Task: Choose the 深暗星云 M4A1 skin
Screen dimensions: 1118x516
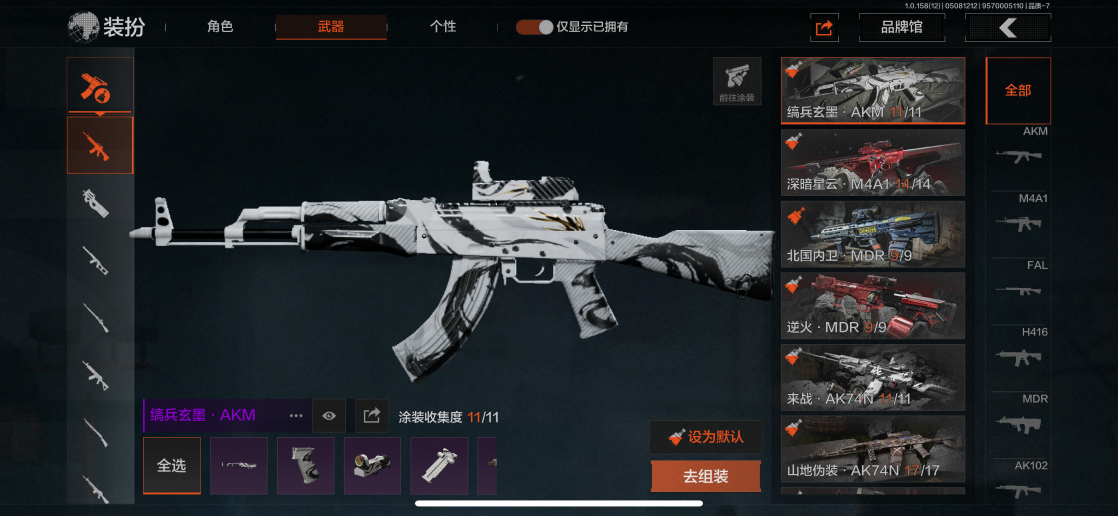Action: pyautogui.click(x=873, y=162)
